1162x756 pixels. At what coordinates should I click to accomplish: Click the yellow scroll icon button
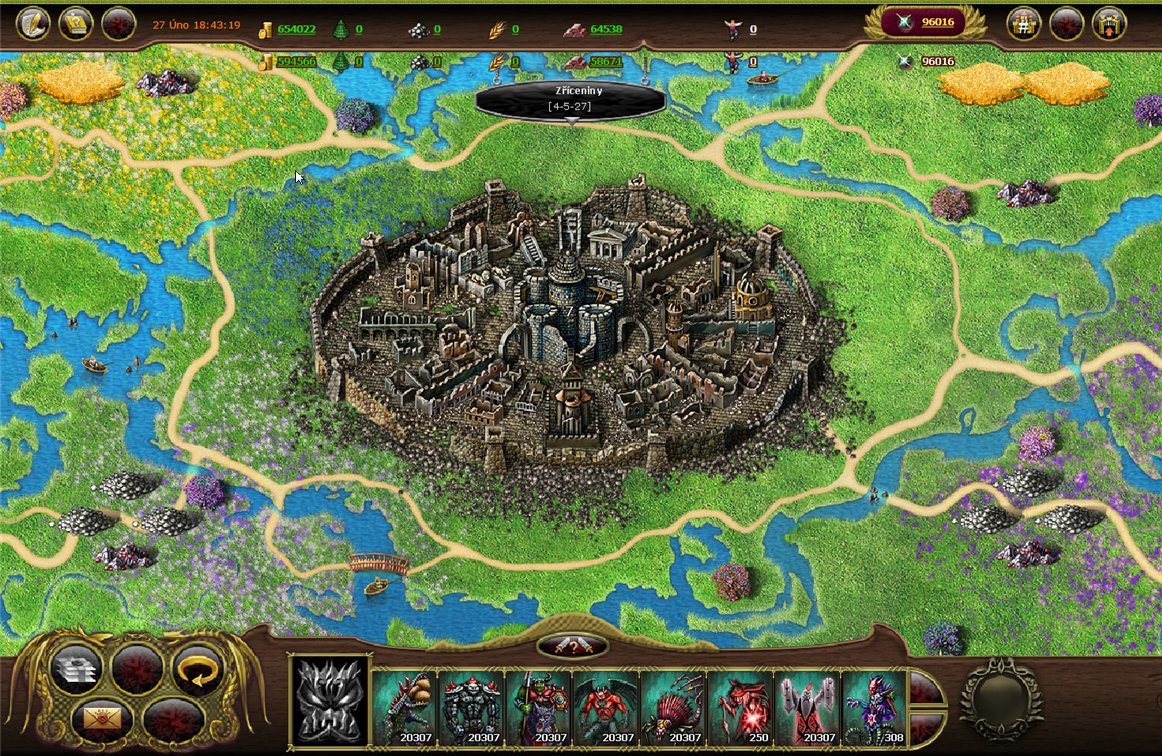pyautogui.click(x=76, y=23)
